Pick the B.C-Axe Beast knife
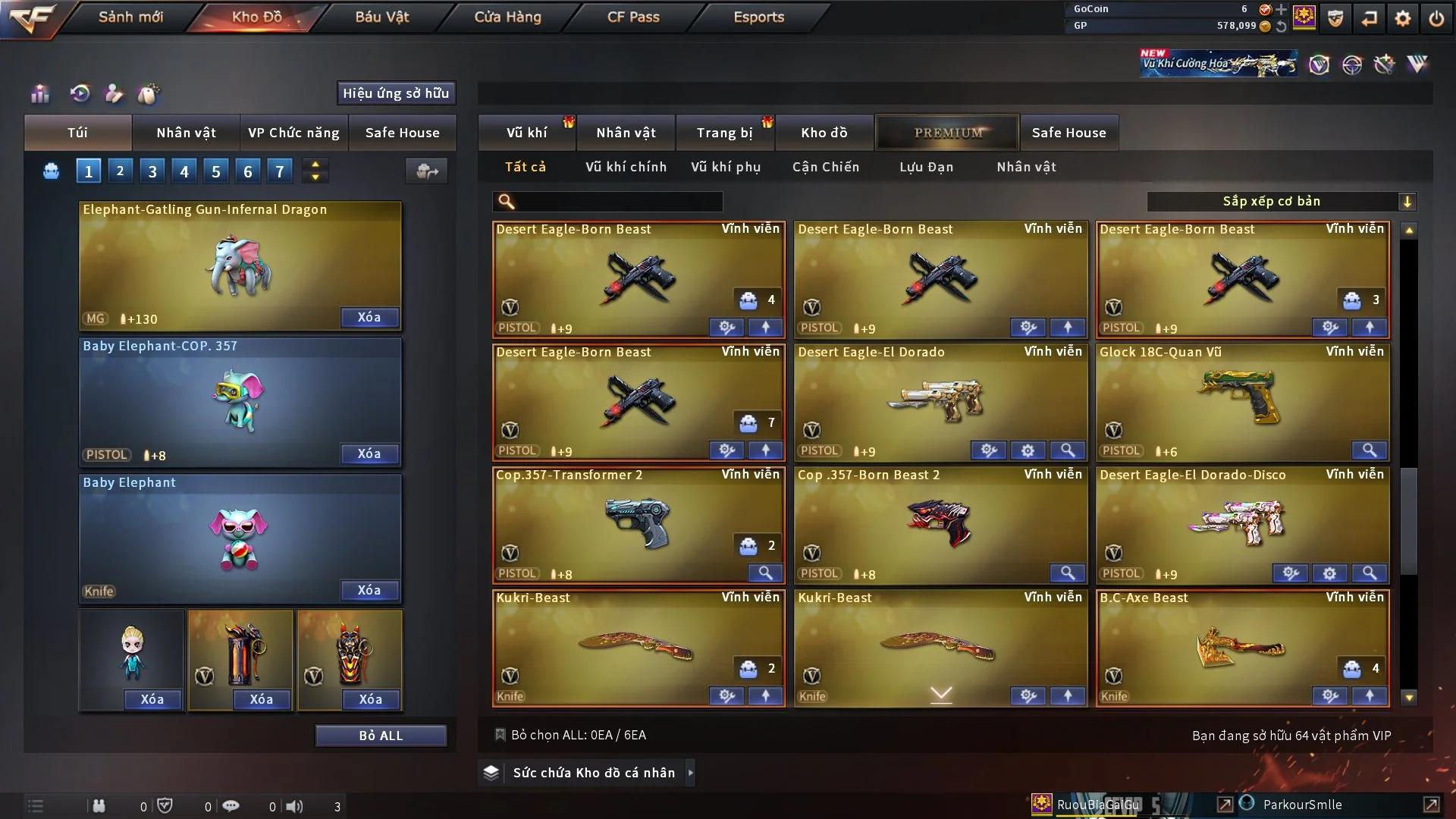1456x819 pixels. 1242,648
